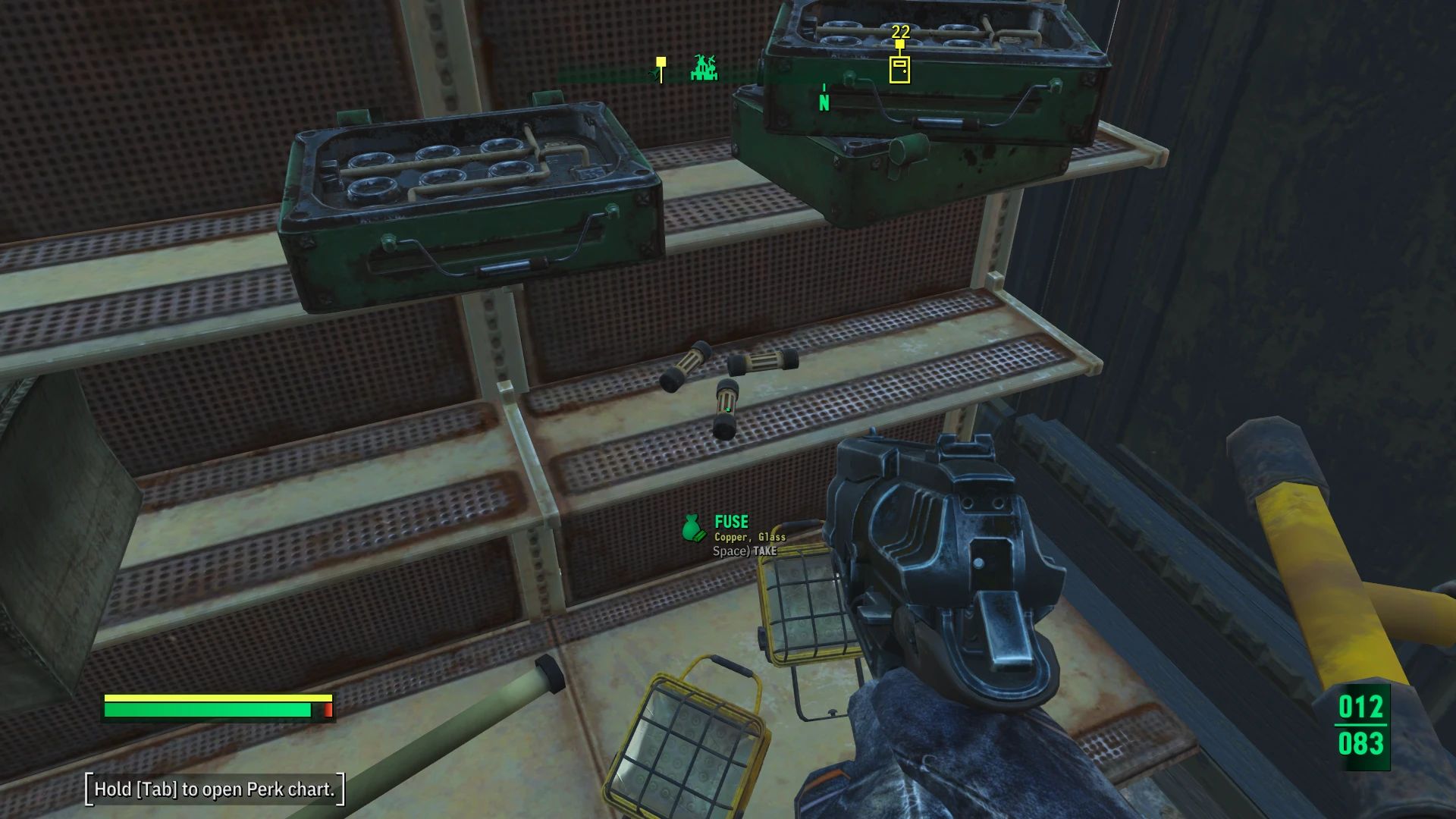The height and width of the screenshot is (819, 1456).
Task: Click the yellow square flag compass marker
Action: coord(661,63)
